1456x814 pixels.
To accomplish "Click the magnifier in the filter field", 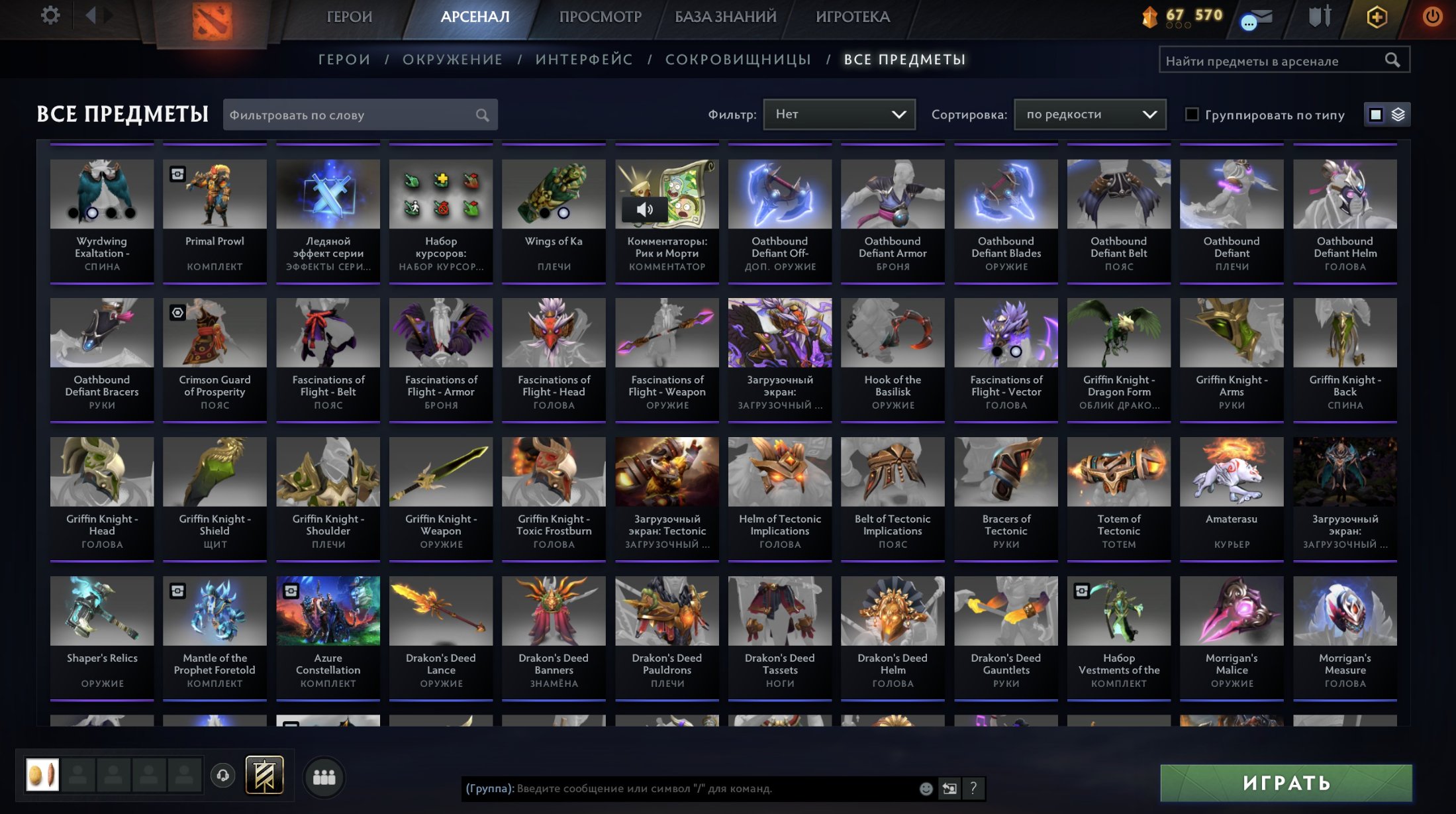I will 483,114.
